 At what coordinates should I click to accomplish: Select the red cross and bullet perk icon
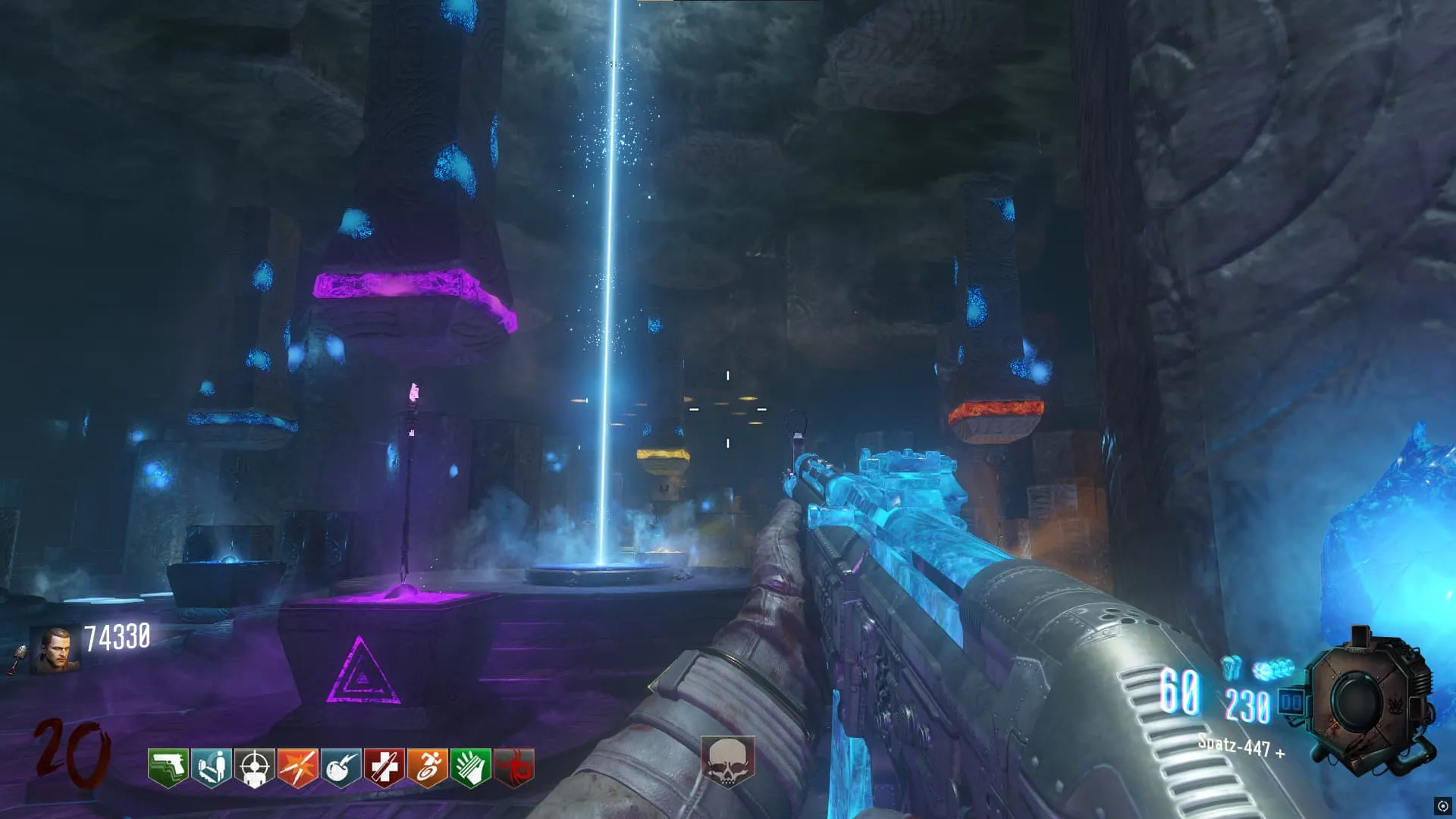pos(384,767)
